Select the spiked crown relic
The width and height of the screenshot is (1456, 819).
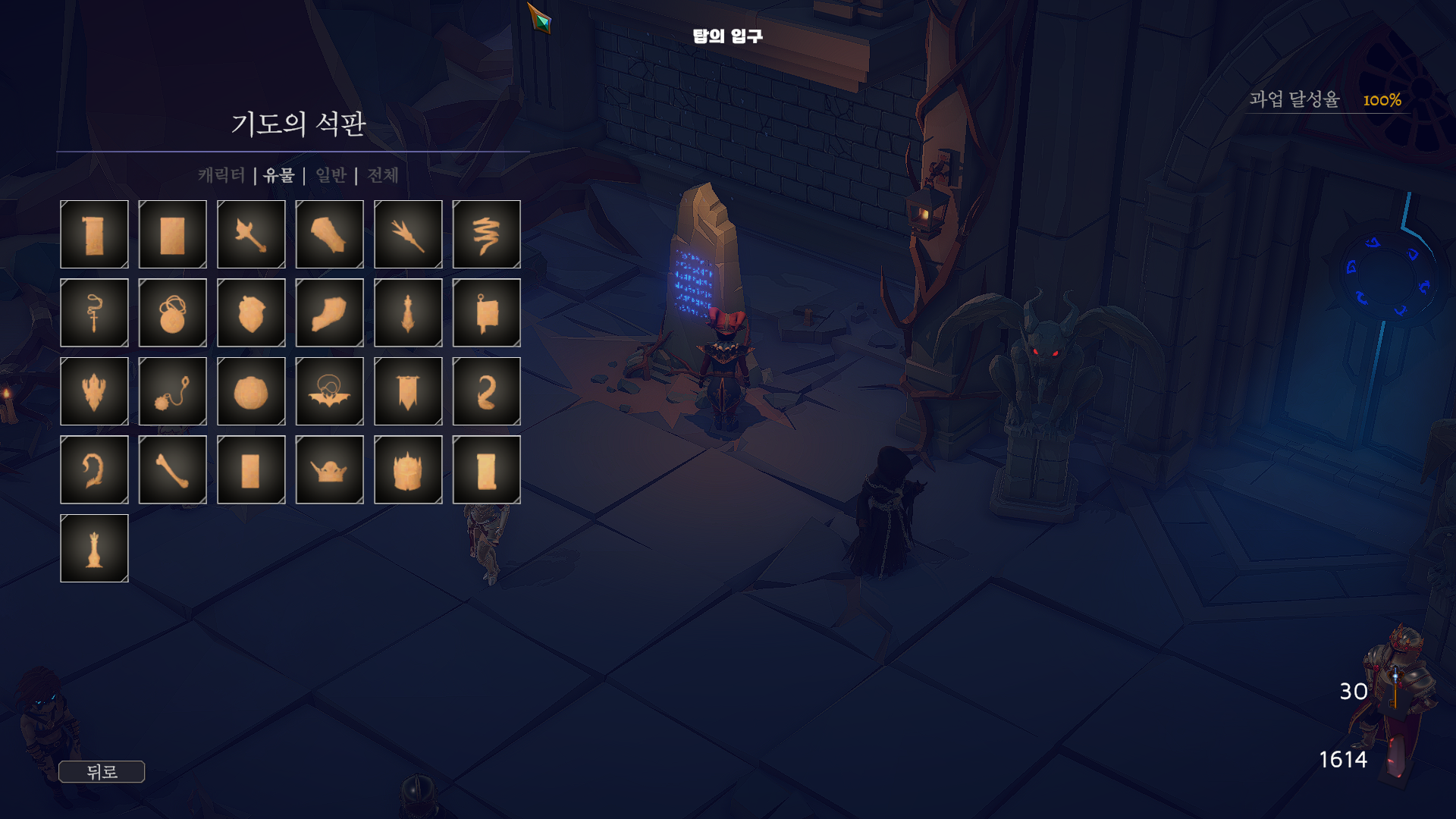pyautogui.click(x=408, y=469)
